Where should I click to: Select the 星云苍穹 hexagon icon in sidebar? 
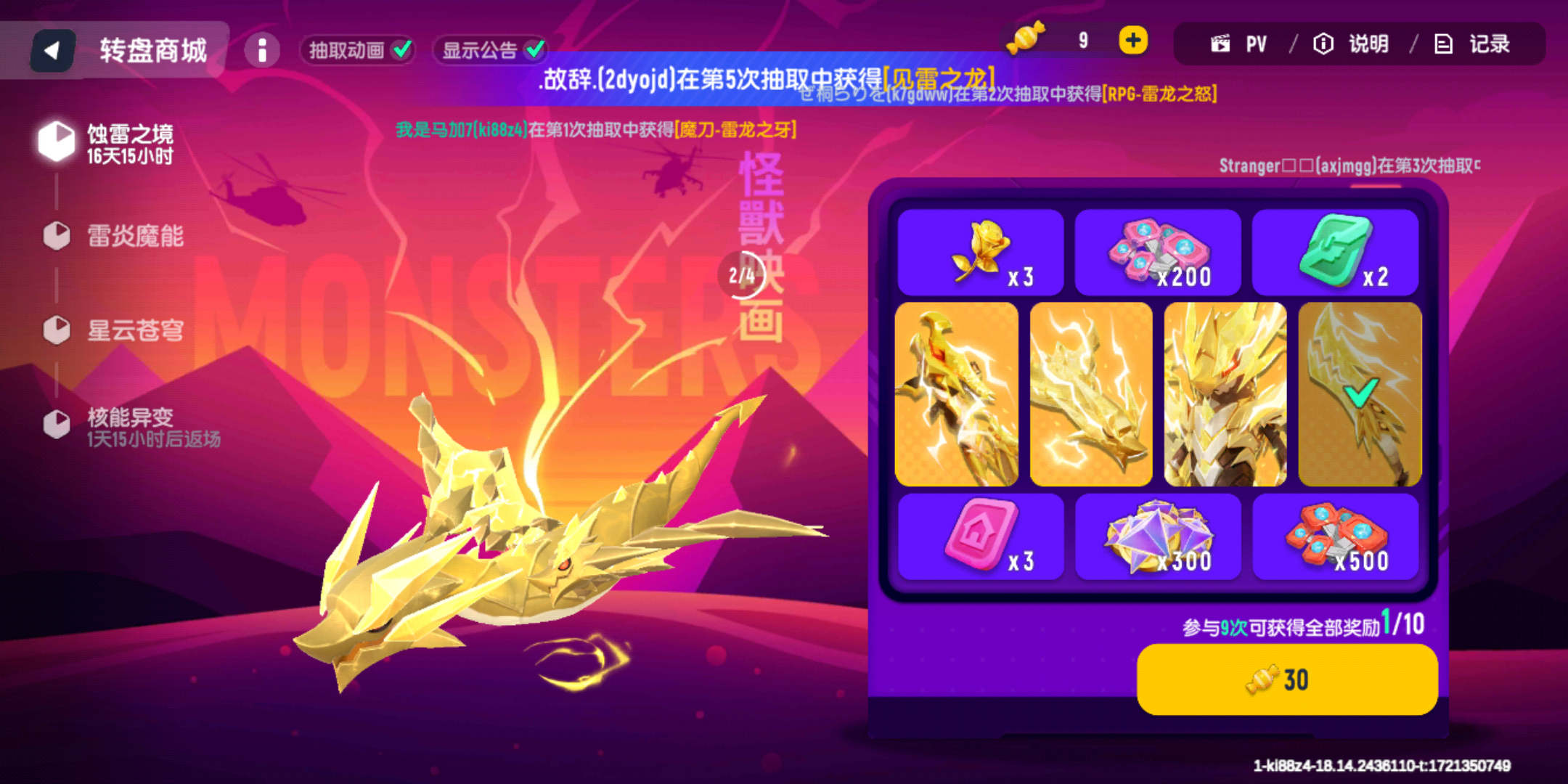56,330
